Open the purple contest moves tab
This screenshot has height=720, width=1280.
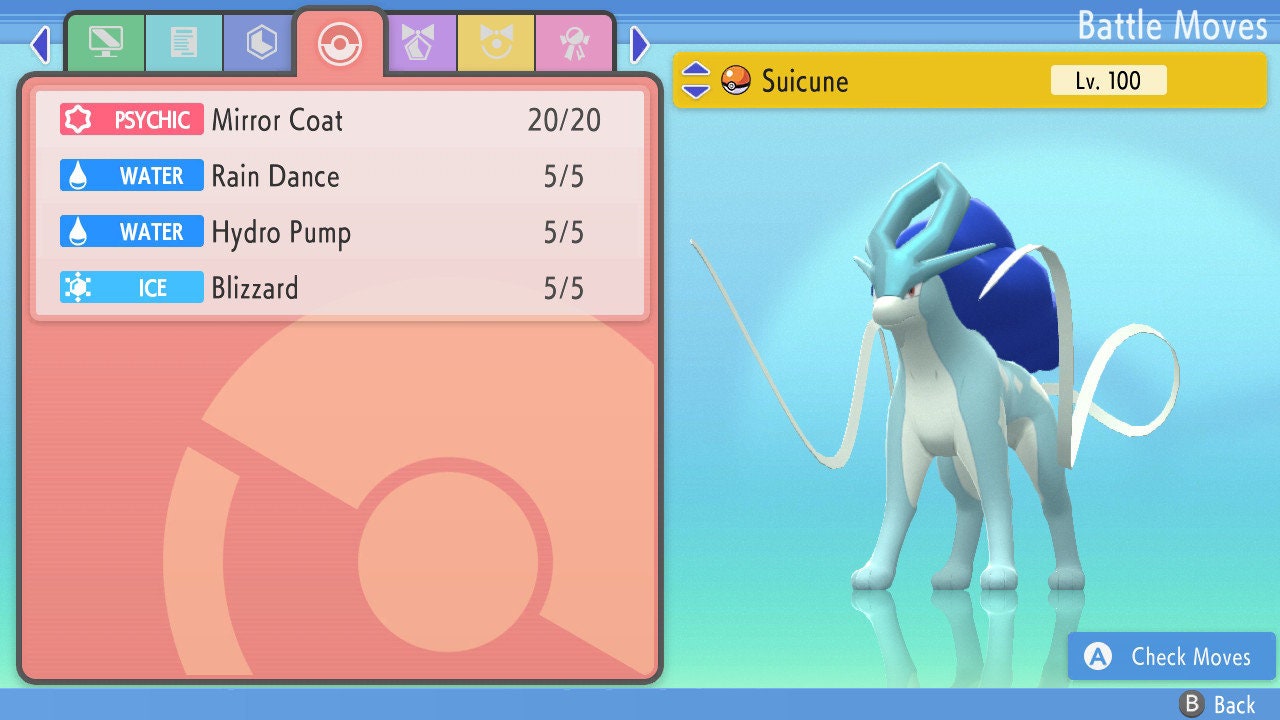419,43
